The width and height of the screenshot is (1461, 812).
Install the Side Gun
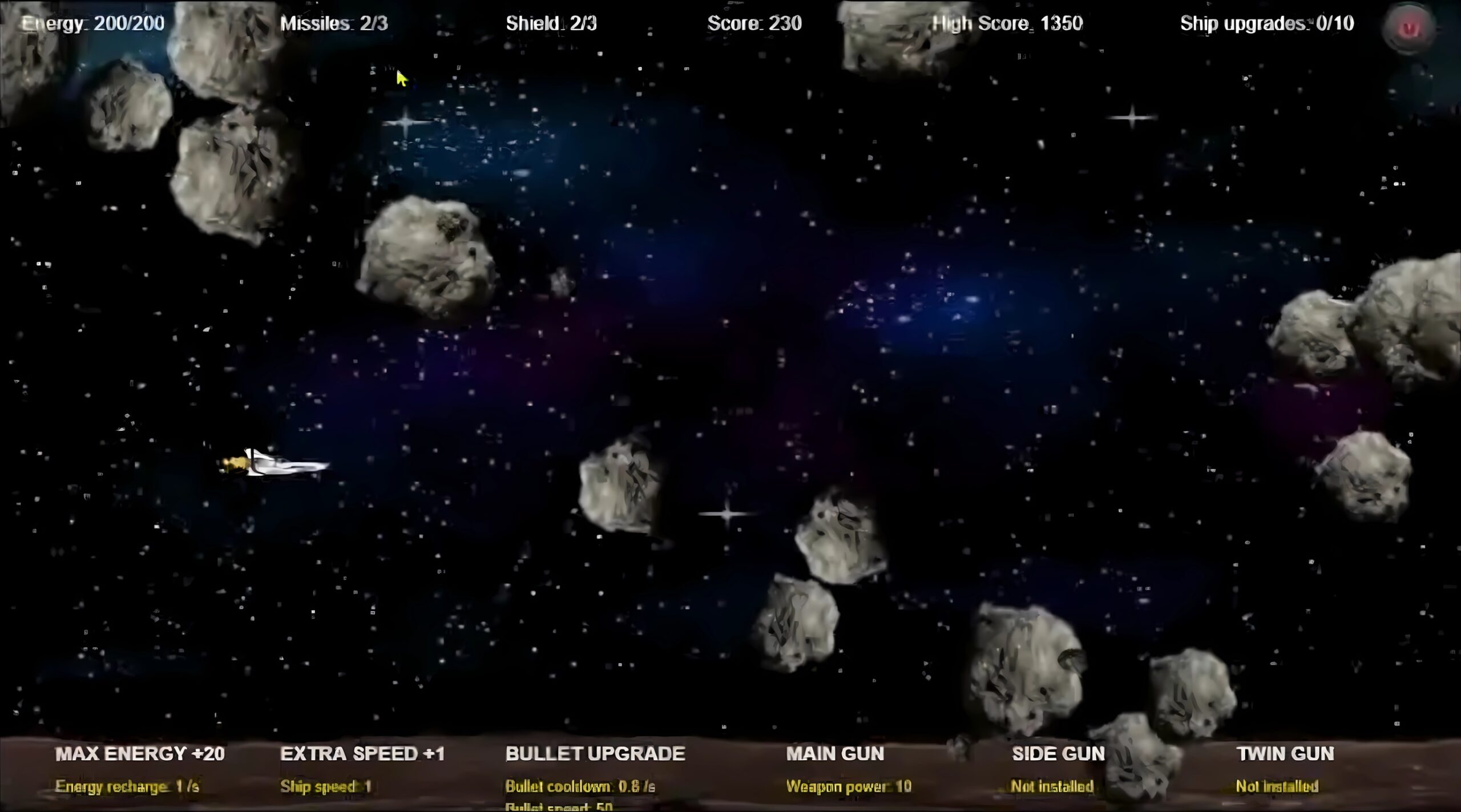click(1058, 754)
